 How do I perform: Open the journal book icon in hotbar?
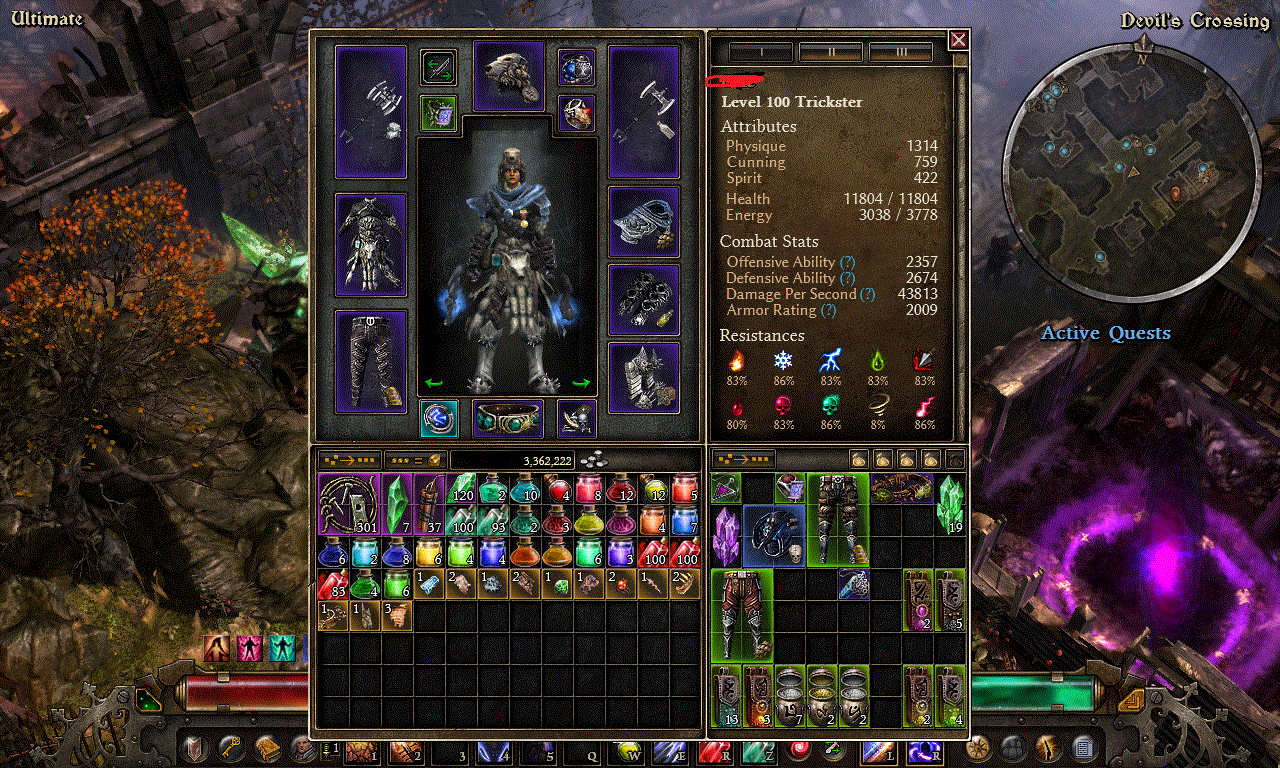pyautogui.click(x=266, y=749)
